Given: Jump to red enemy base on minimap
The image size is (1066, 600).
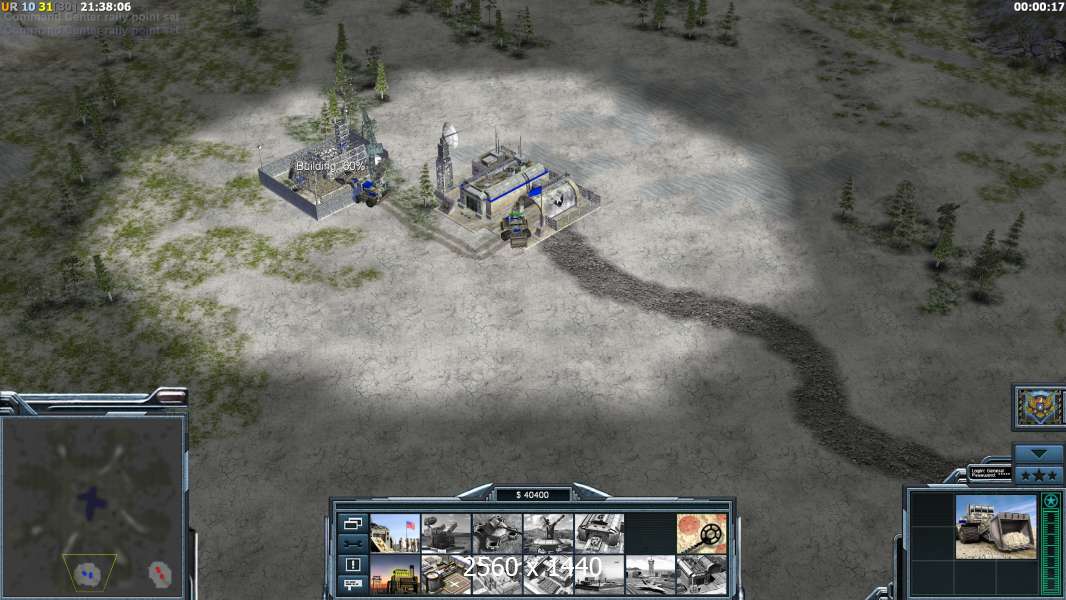Looking at the screenshot, I should (159, 573).
